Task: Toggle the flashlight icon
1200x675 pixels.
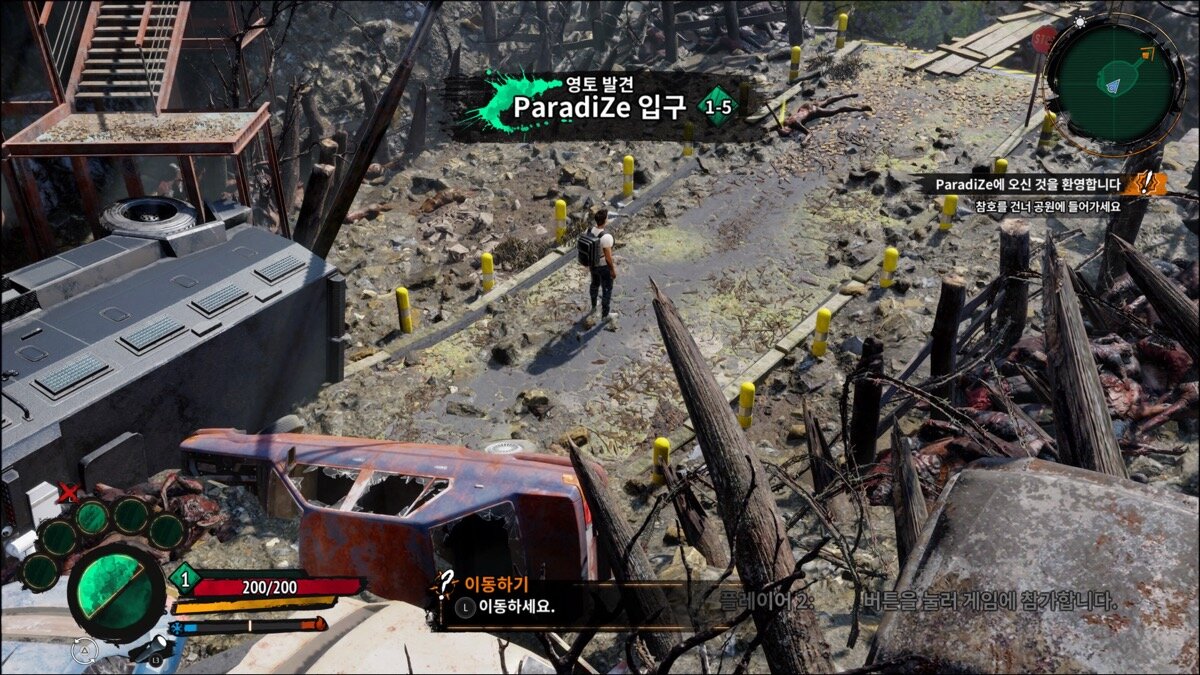Action: [150, 650]
